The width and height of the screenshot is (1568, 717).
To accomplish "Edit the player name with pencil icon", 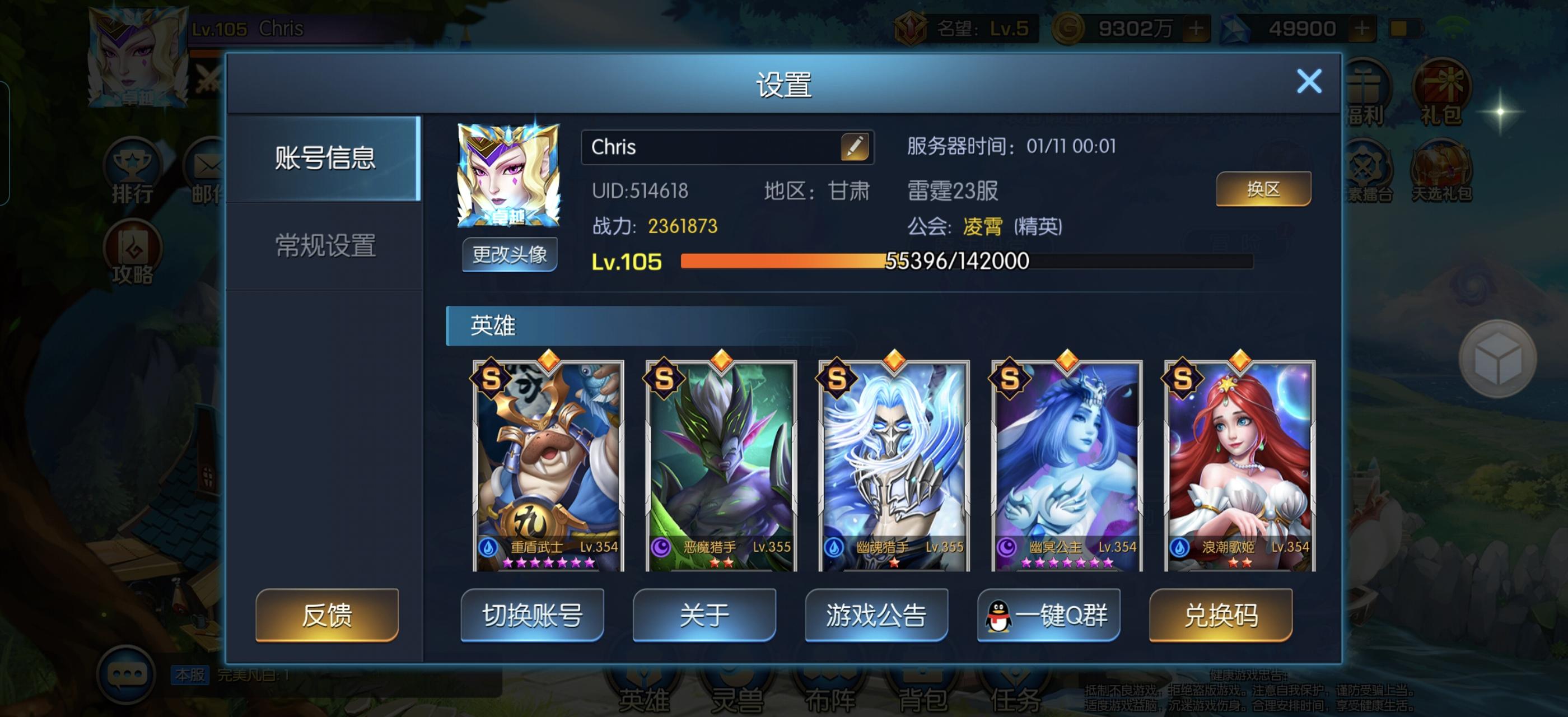I will 856,147.
